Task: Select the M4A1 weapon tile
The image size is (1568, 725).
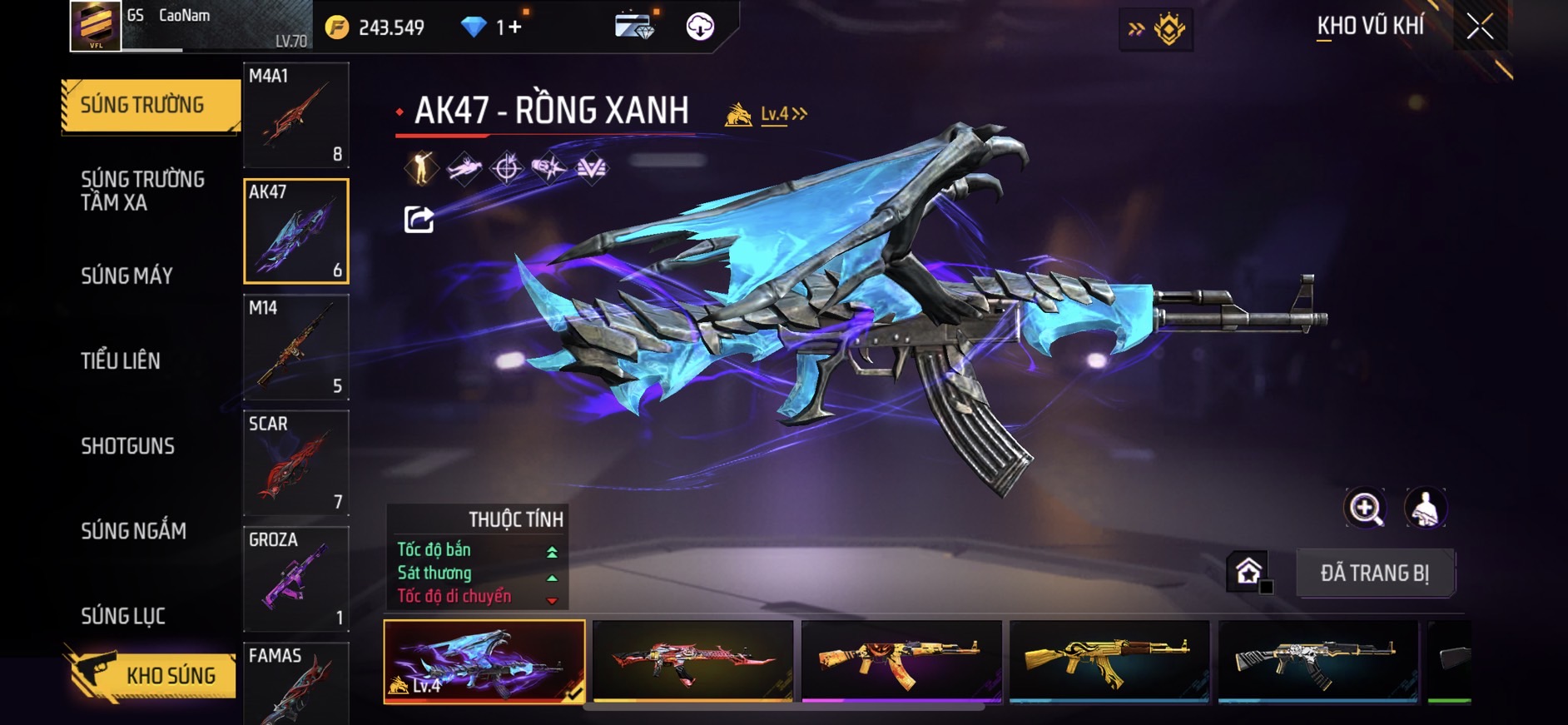Action: click(295, 115)
